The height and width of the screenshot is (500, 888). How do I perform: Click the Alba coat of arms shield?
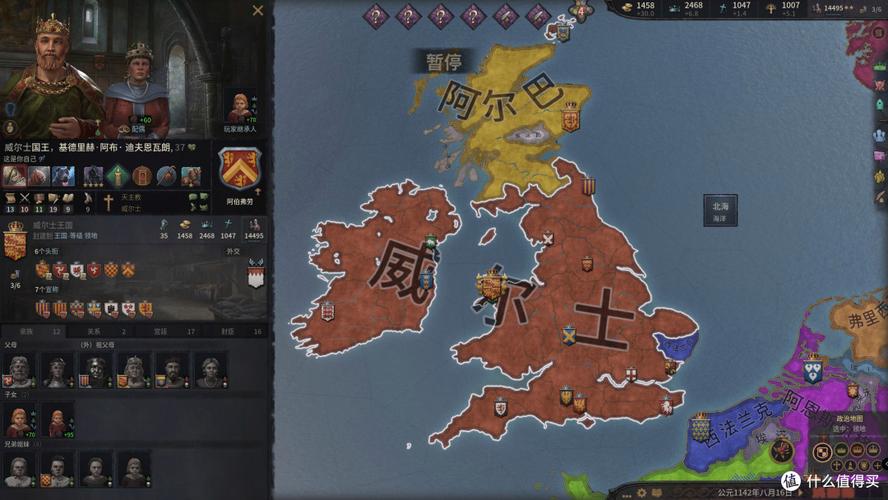point(571,117)
